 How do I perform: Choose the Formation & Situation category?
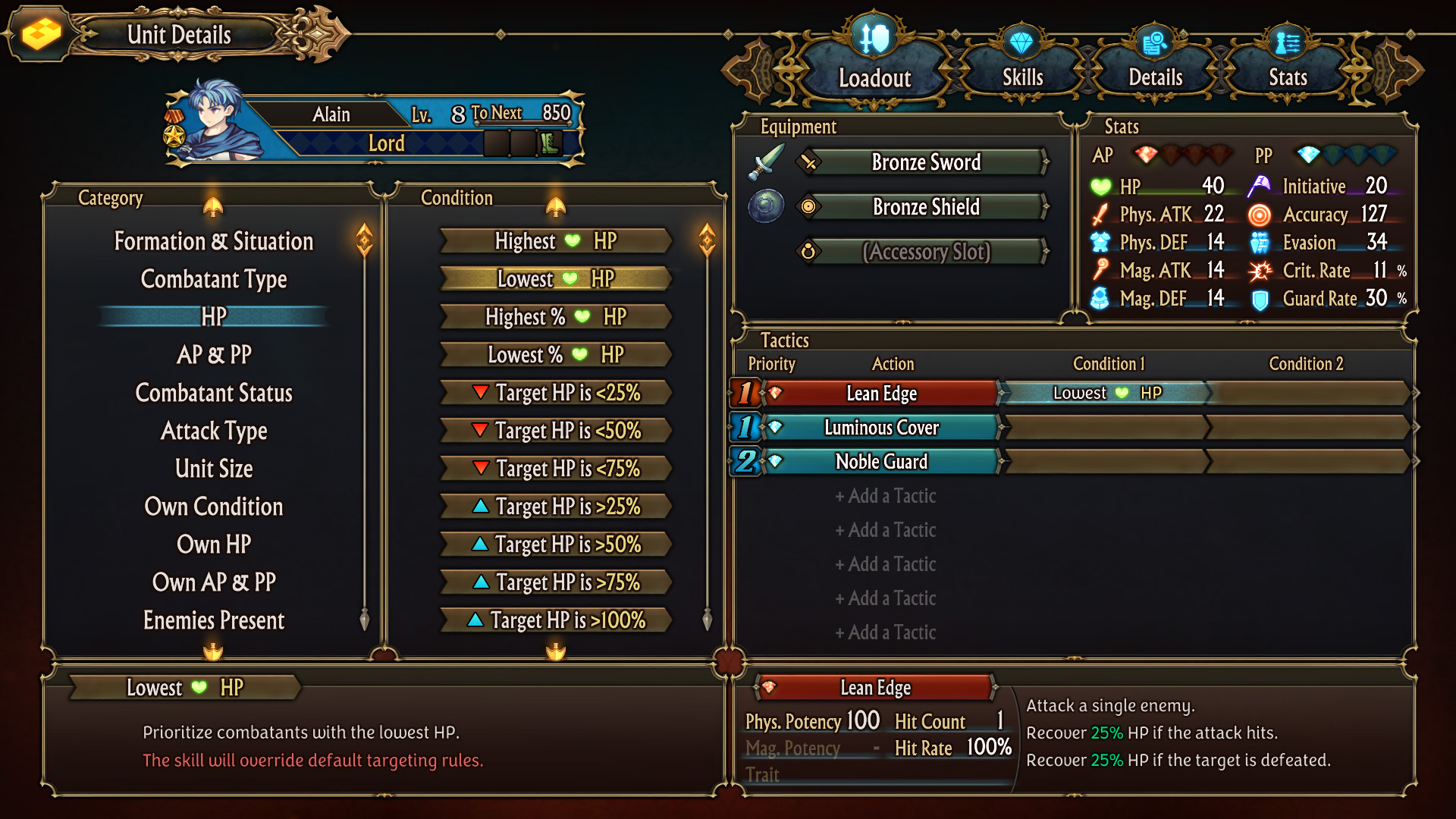click(214, 241)
